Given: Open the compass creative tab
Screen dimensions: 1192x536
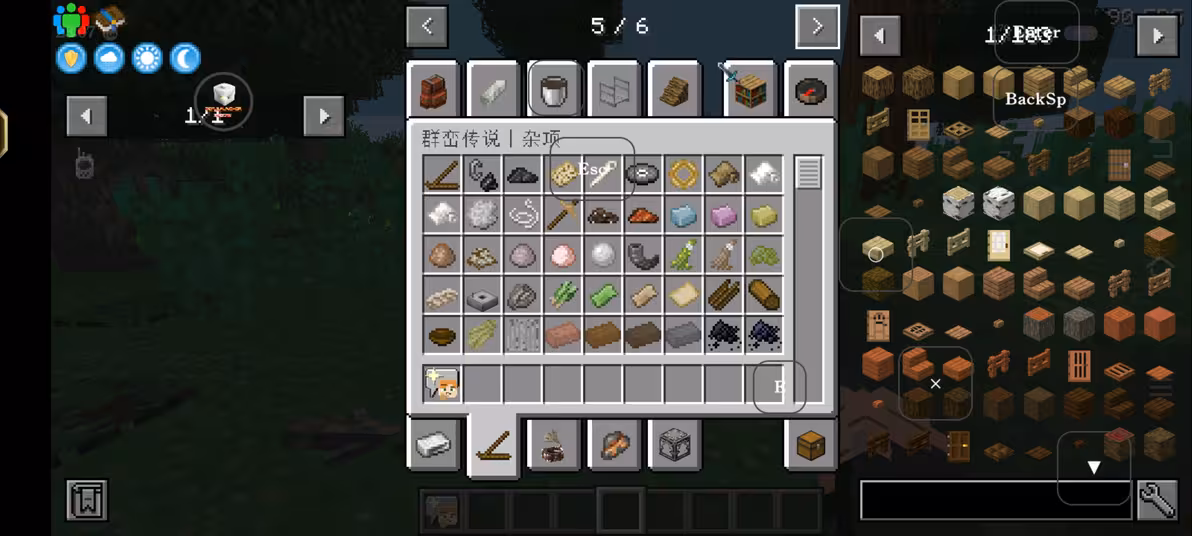Looking at the screenshot, I should coord(811,92).
